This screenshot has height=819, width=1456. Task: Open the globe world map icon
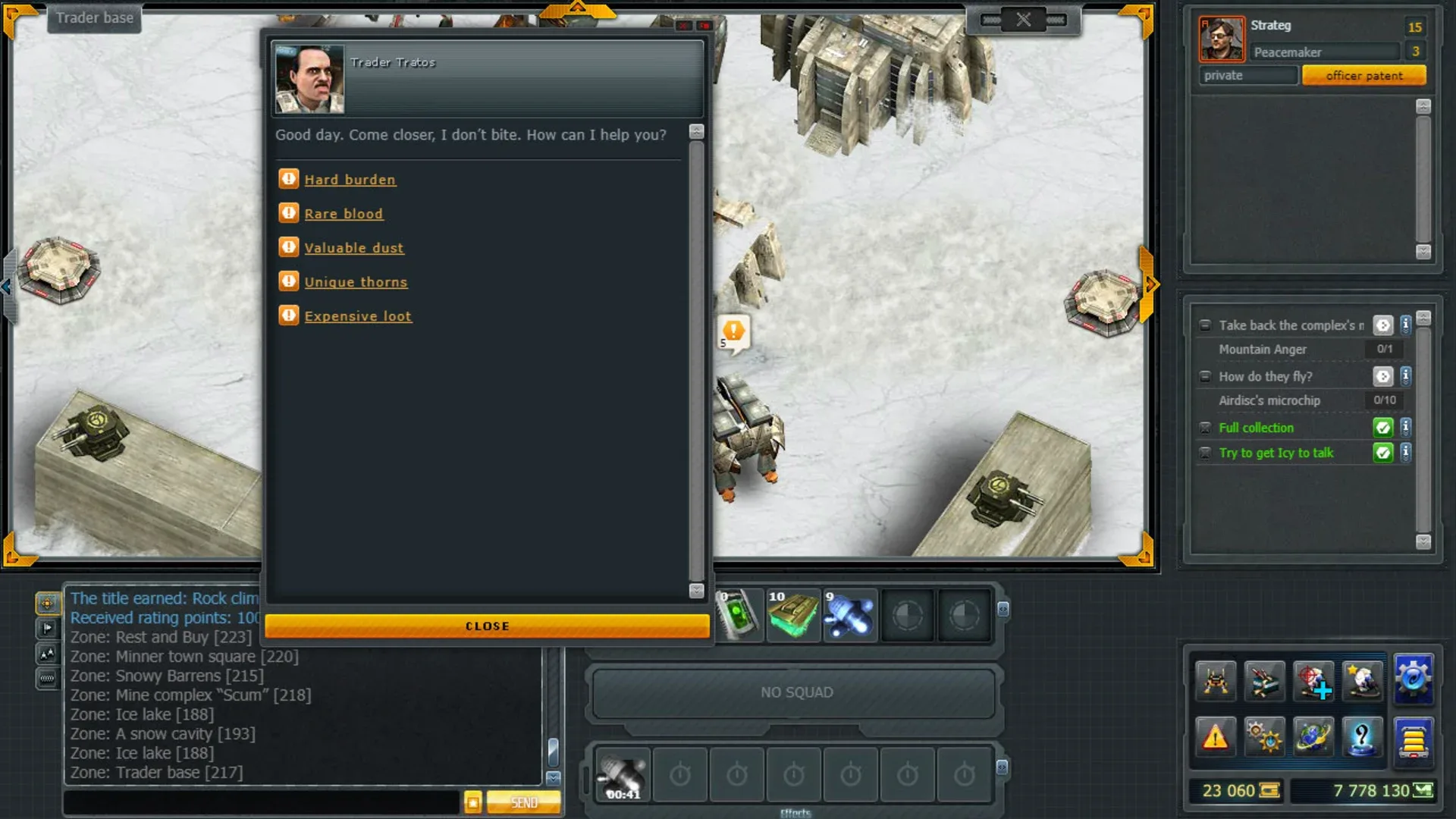(x=1313, y=736)
